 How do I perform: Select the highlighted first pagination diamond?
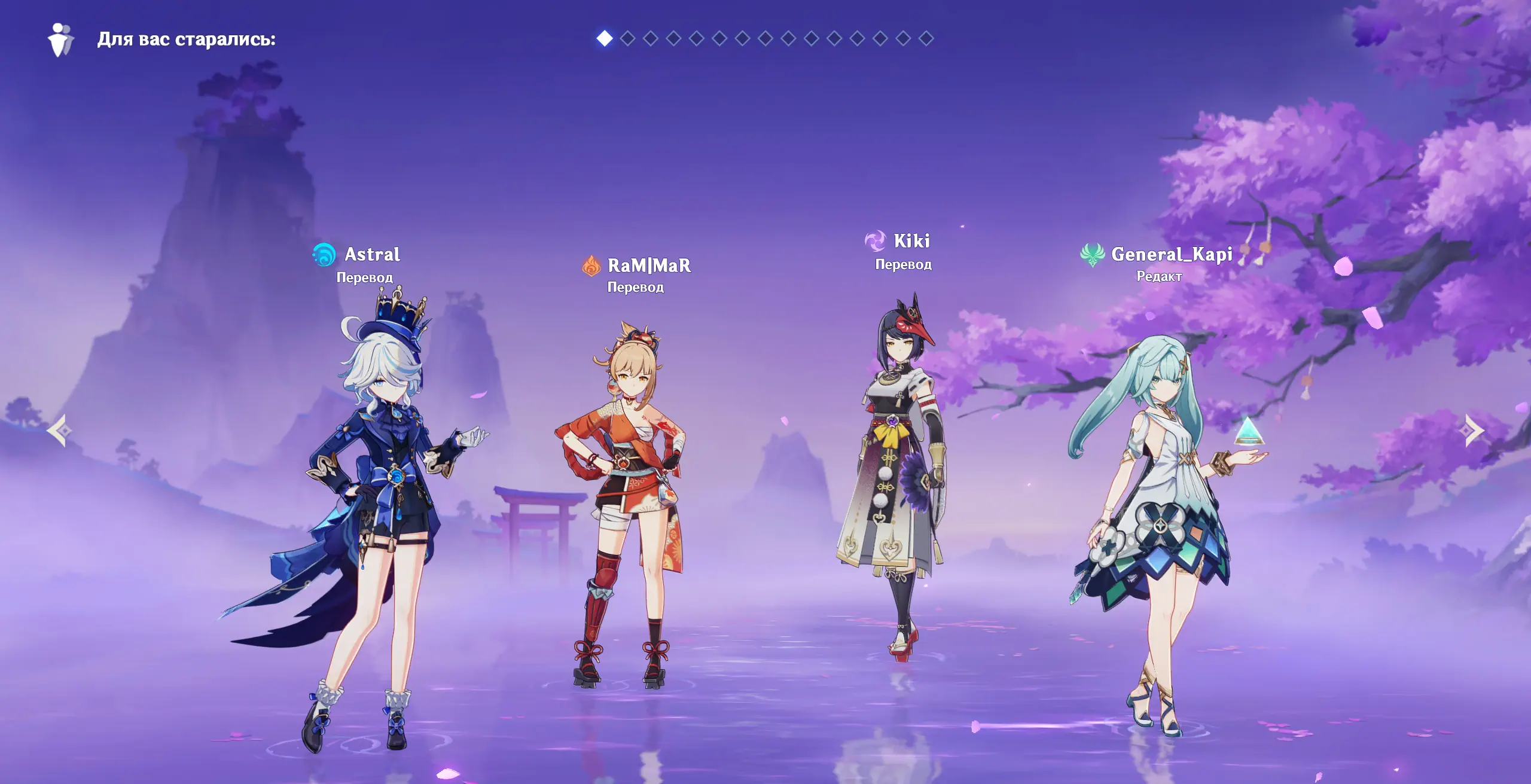click(x=605, y=39)
